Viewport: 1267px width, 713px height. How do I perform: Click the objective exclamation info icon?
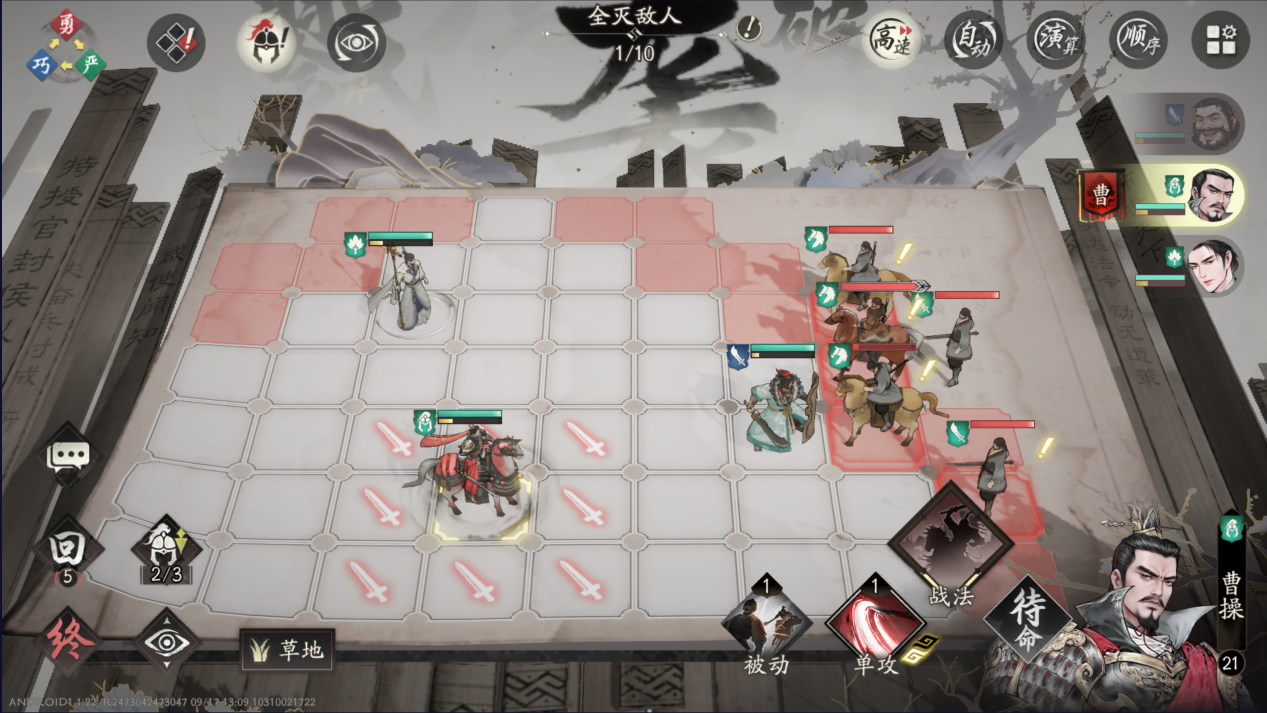coord(749,28)
